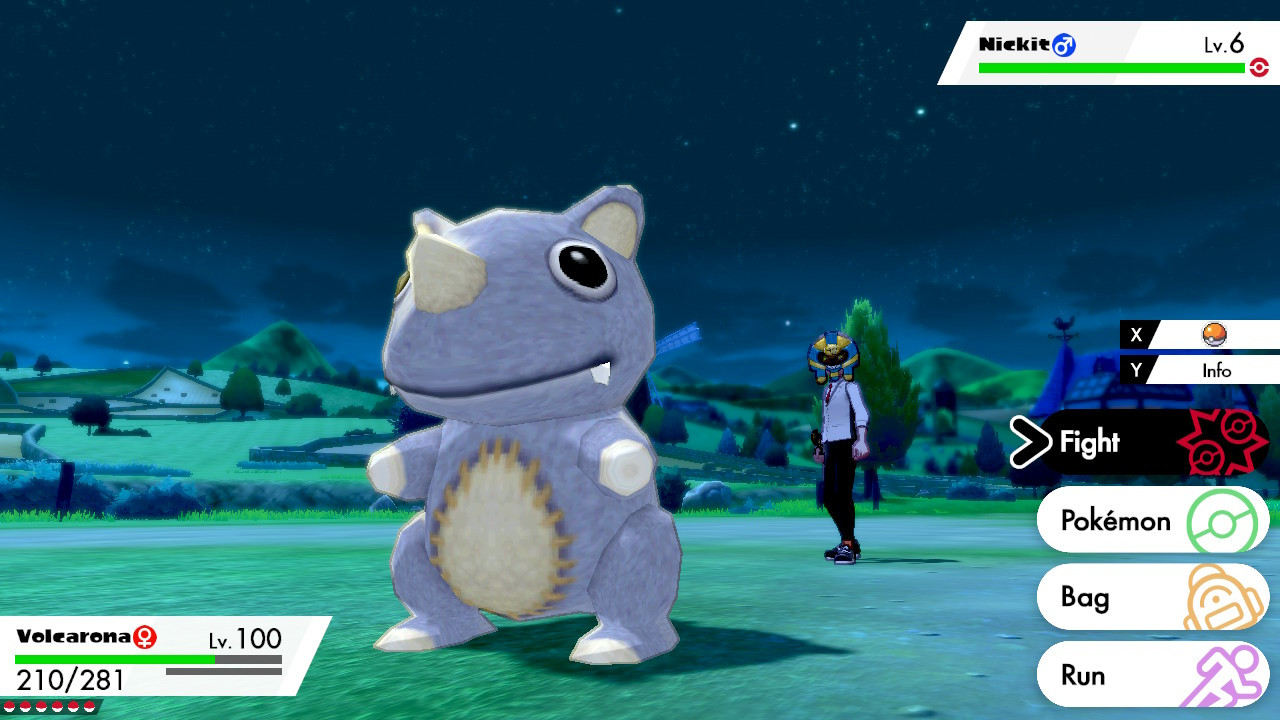The width and height of the screenshot is (1280, 720).
Task: Click the third party Poké Ball icon
Action: [42, 706]
